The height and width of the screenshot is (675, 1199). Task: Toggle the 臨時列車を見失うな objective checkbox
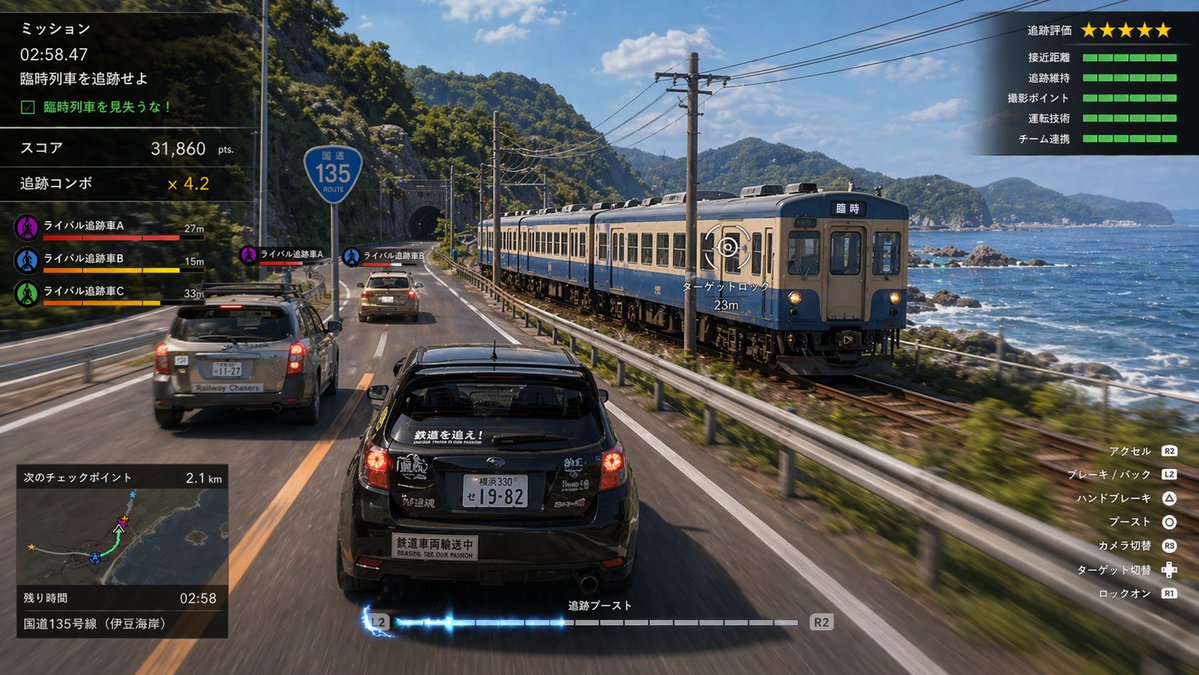point(28,106)
